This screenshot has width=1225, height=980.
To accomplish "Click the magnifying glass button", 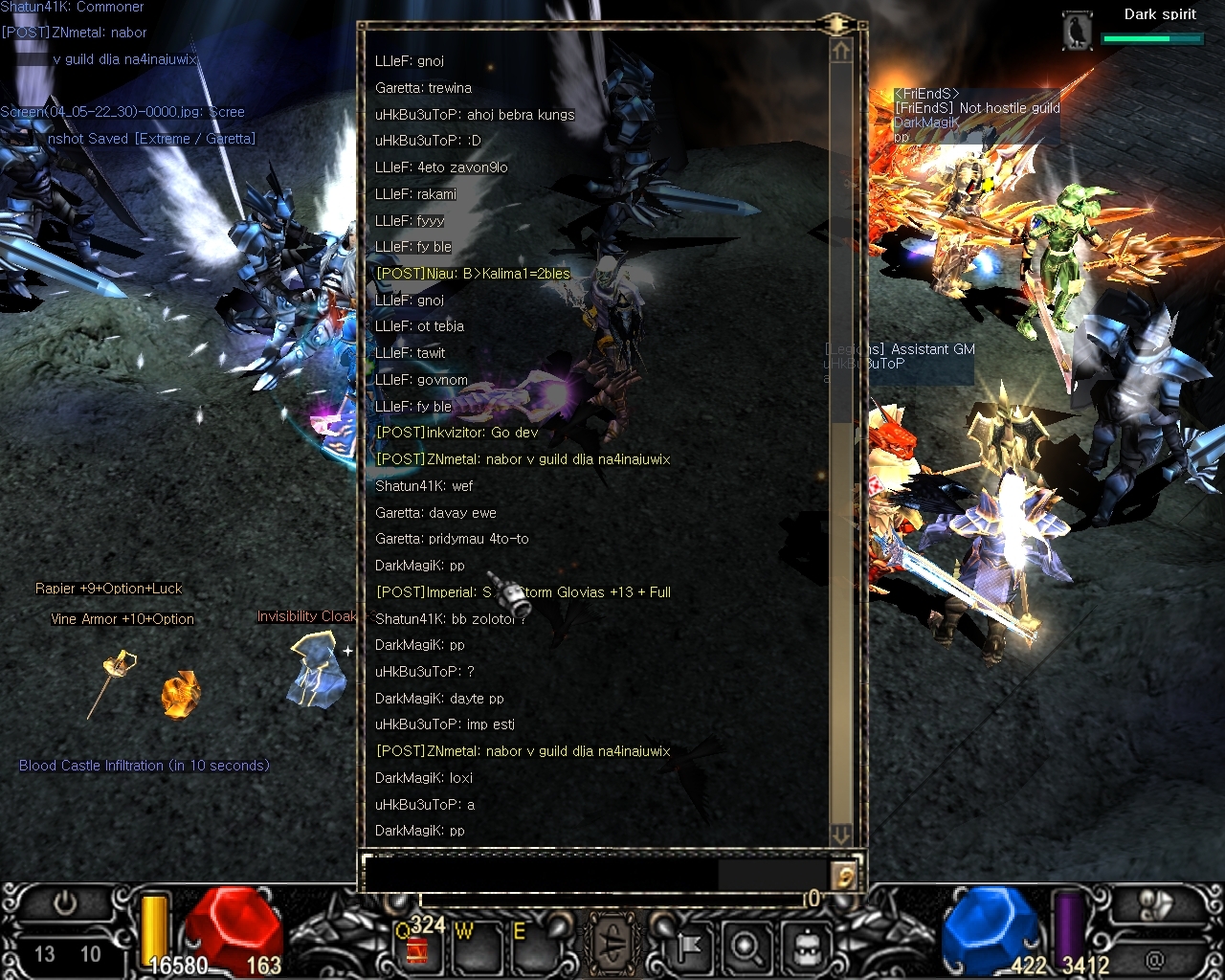I will click(x=746, y=947).
